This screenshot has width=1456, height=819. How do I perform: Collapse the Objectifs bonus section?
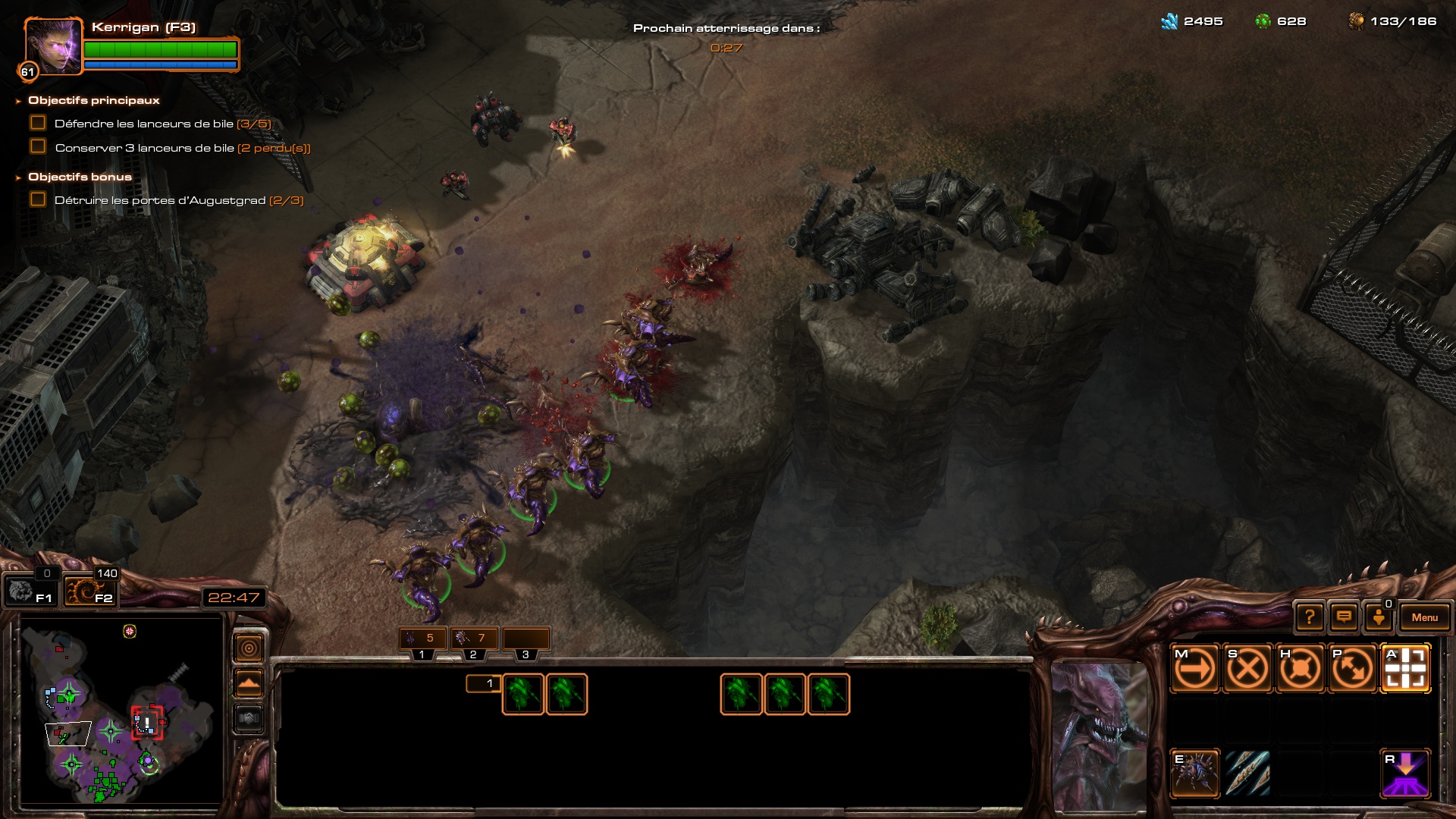18,177
